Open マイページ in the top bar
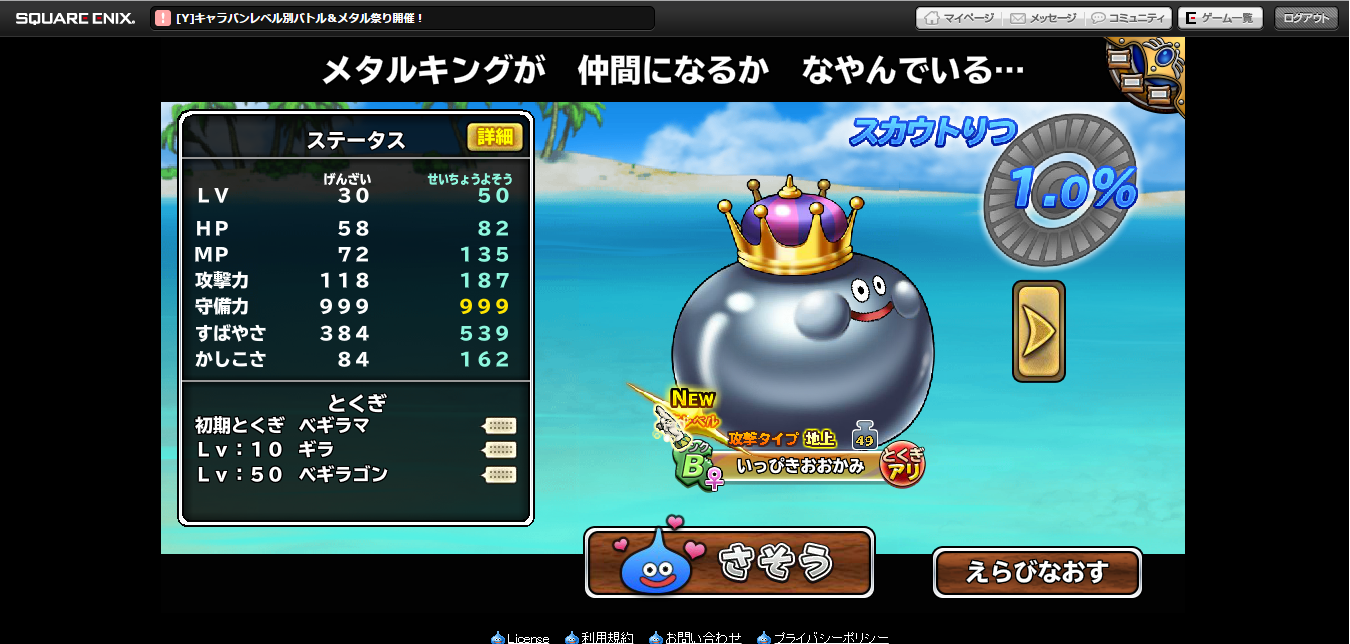Viewport: 1350px width, 644px height. click(959, 18)
